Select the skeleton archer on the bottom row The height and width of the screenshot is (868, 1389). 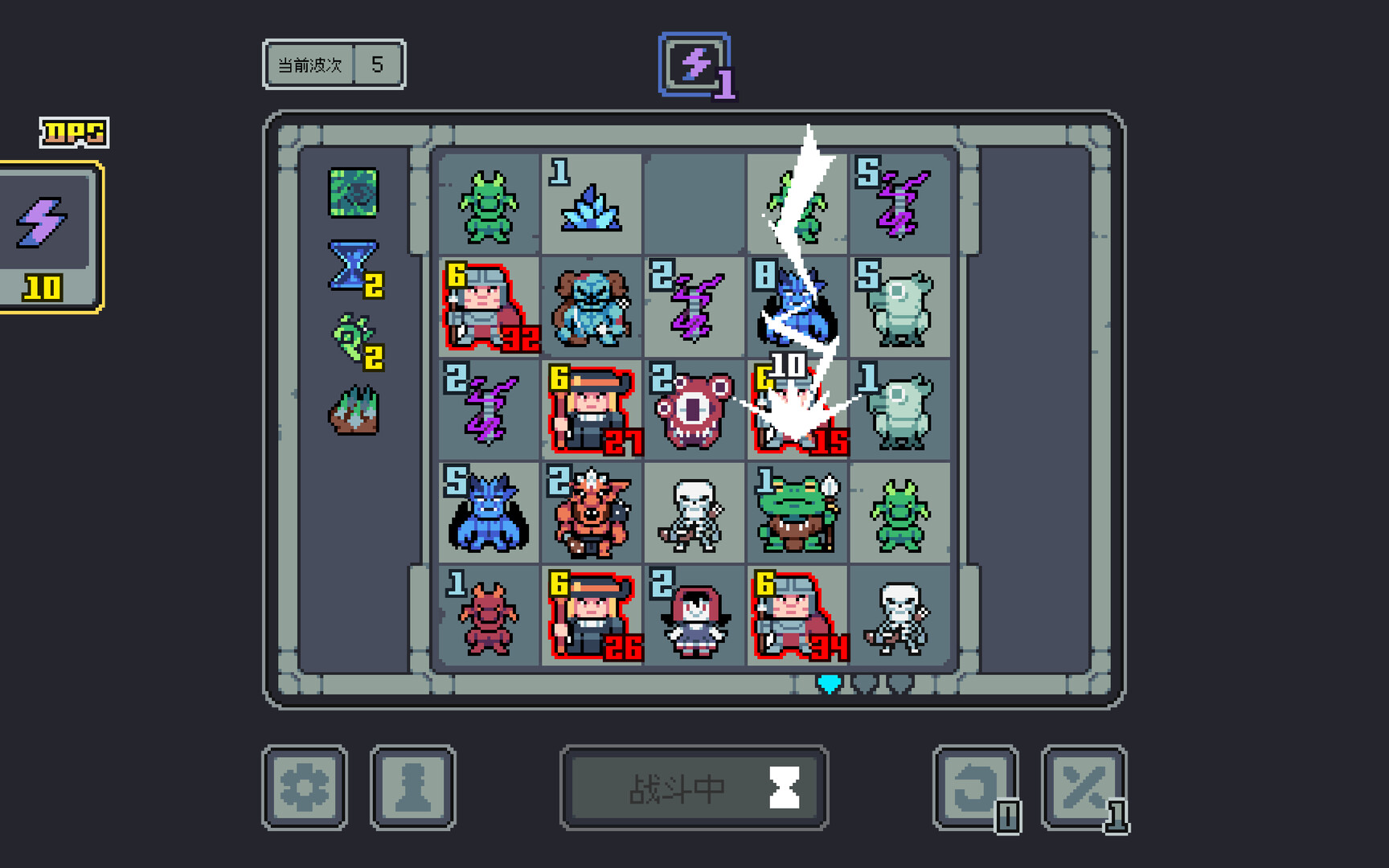pyautogui.click(x=902, y=615)
